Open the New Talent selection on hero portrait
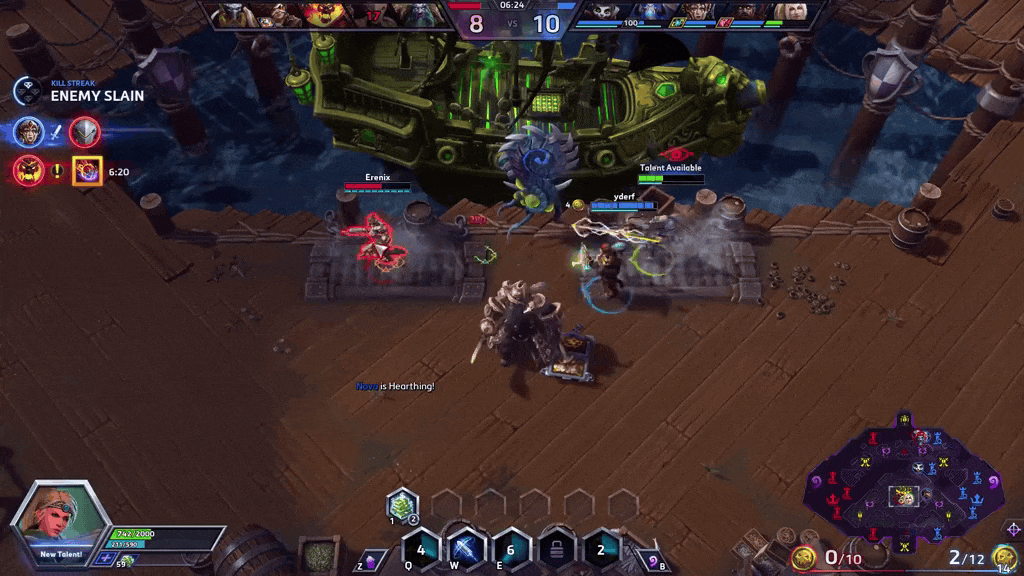Screen dimensions: 1024x576 click(62, 524)
